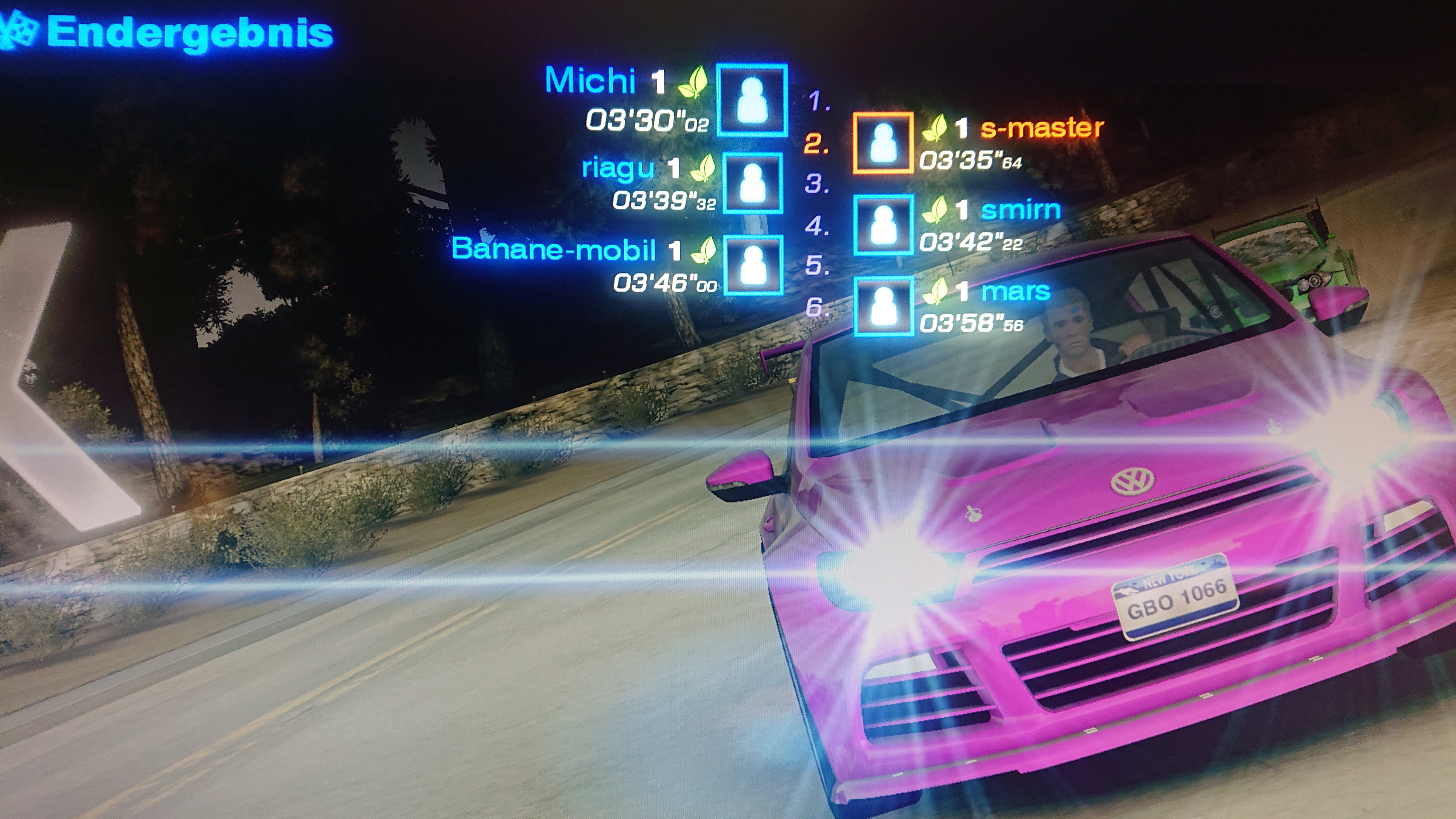The image size is (1456, 819).
Task: Open riagu's player avatar
Action: 753,183
